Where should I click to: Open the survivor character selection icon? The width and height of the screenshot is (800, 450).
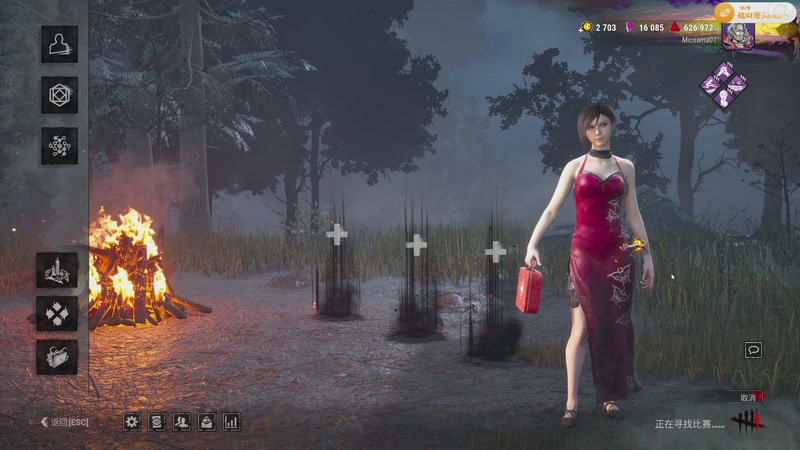[59, 44]
